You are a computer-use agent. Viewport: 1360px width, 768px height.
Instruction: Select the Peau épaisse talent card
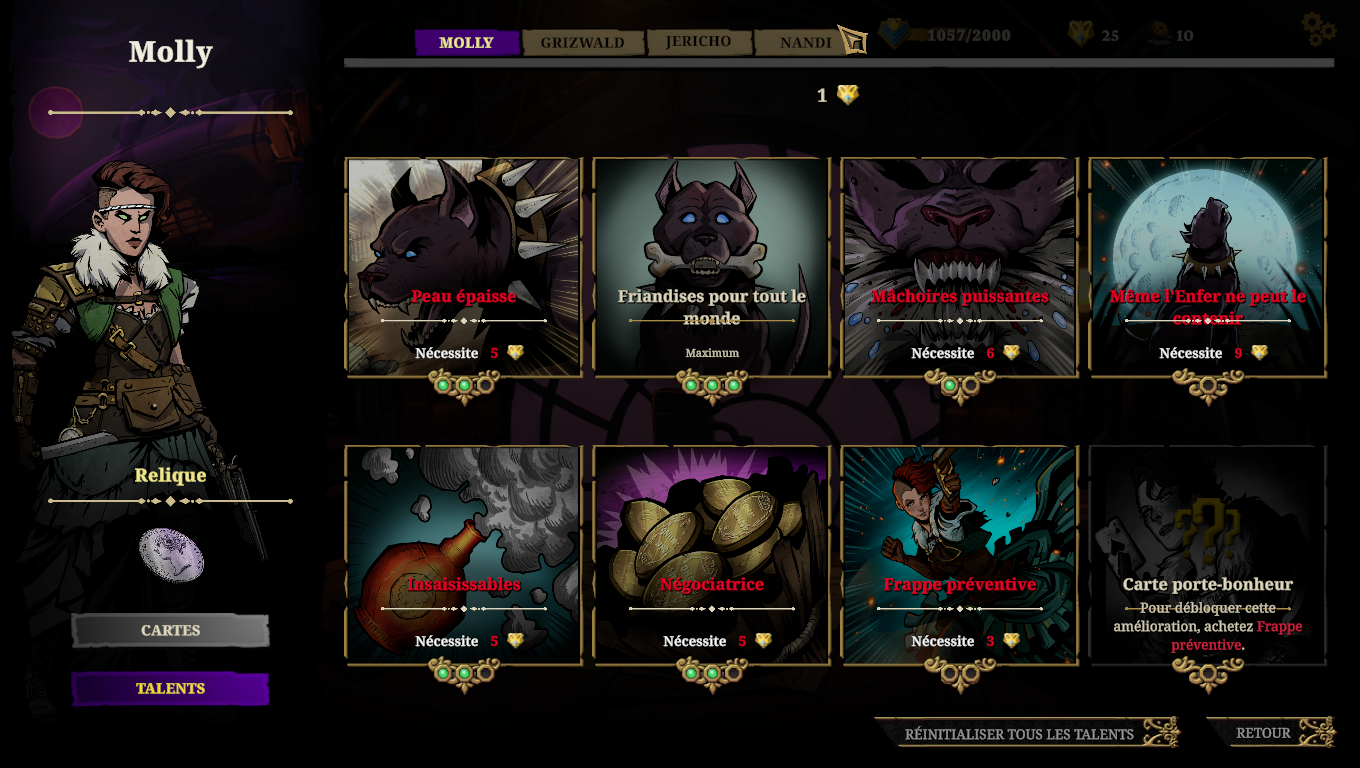463,268
